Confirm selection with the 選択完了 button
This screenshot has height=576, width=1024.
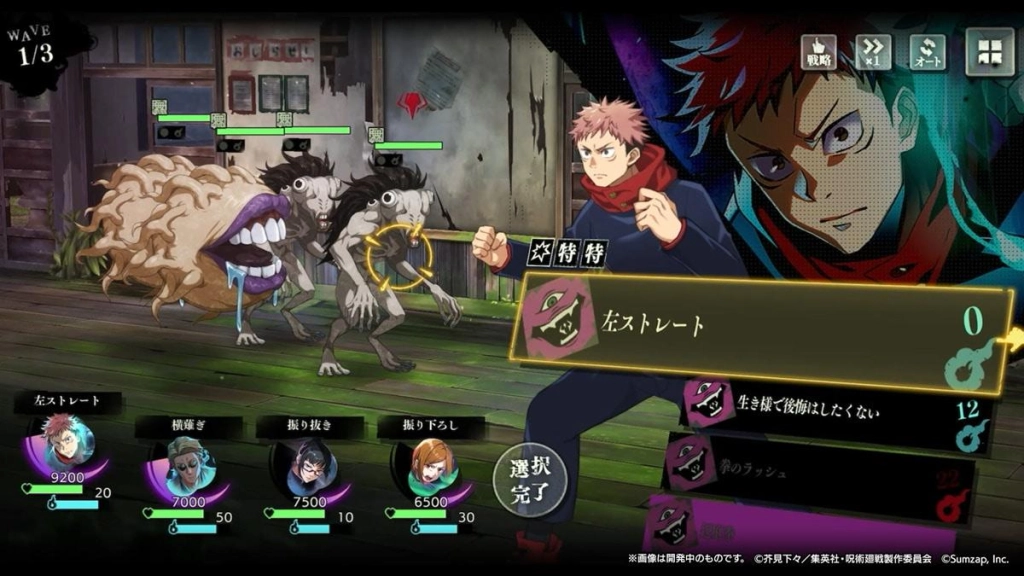point(529,479)
